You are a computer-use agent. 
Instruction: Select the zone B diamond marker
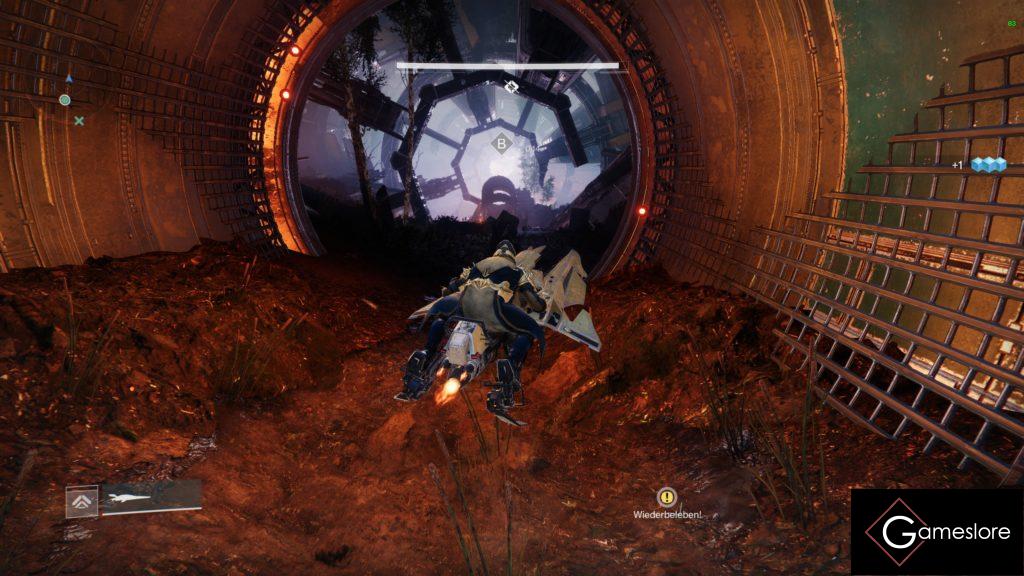[x=499, y=144]
